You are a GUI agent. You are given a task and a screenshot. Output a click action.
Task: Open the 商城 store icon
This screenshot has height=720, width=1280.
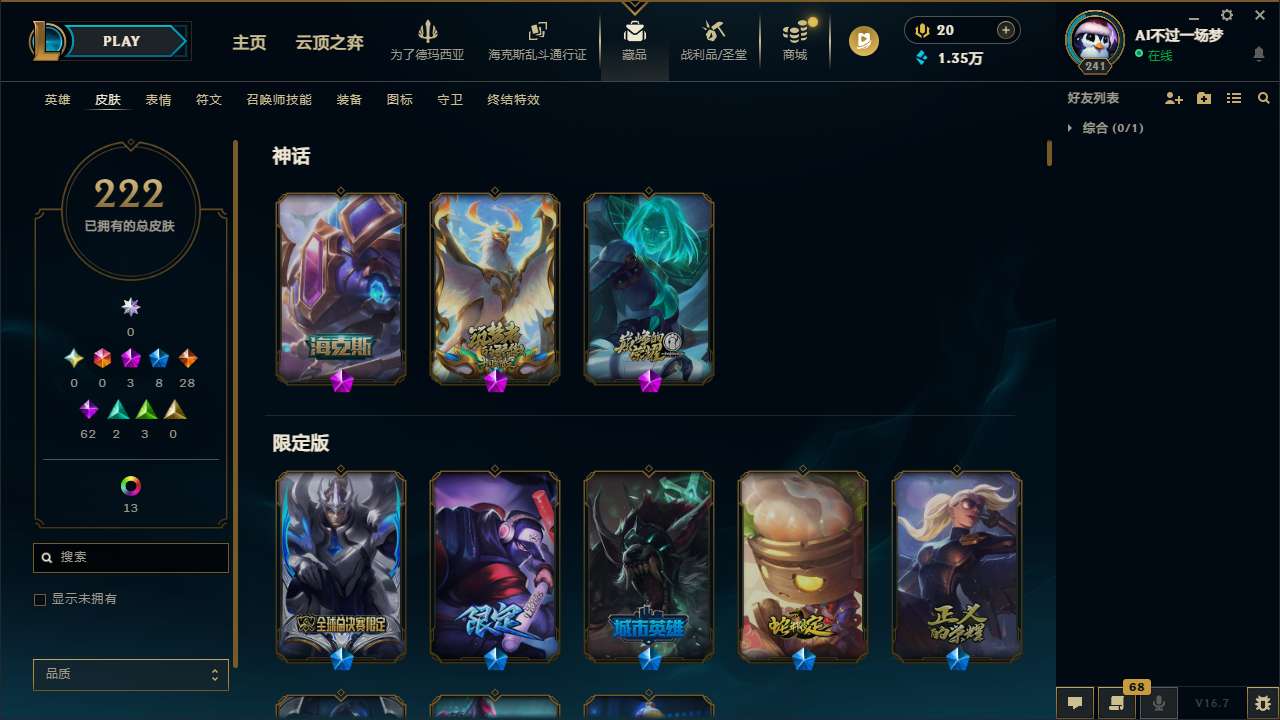coord(795,40)
